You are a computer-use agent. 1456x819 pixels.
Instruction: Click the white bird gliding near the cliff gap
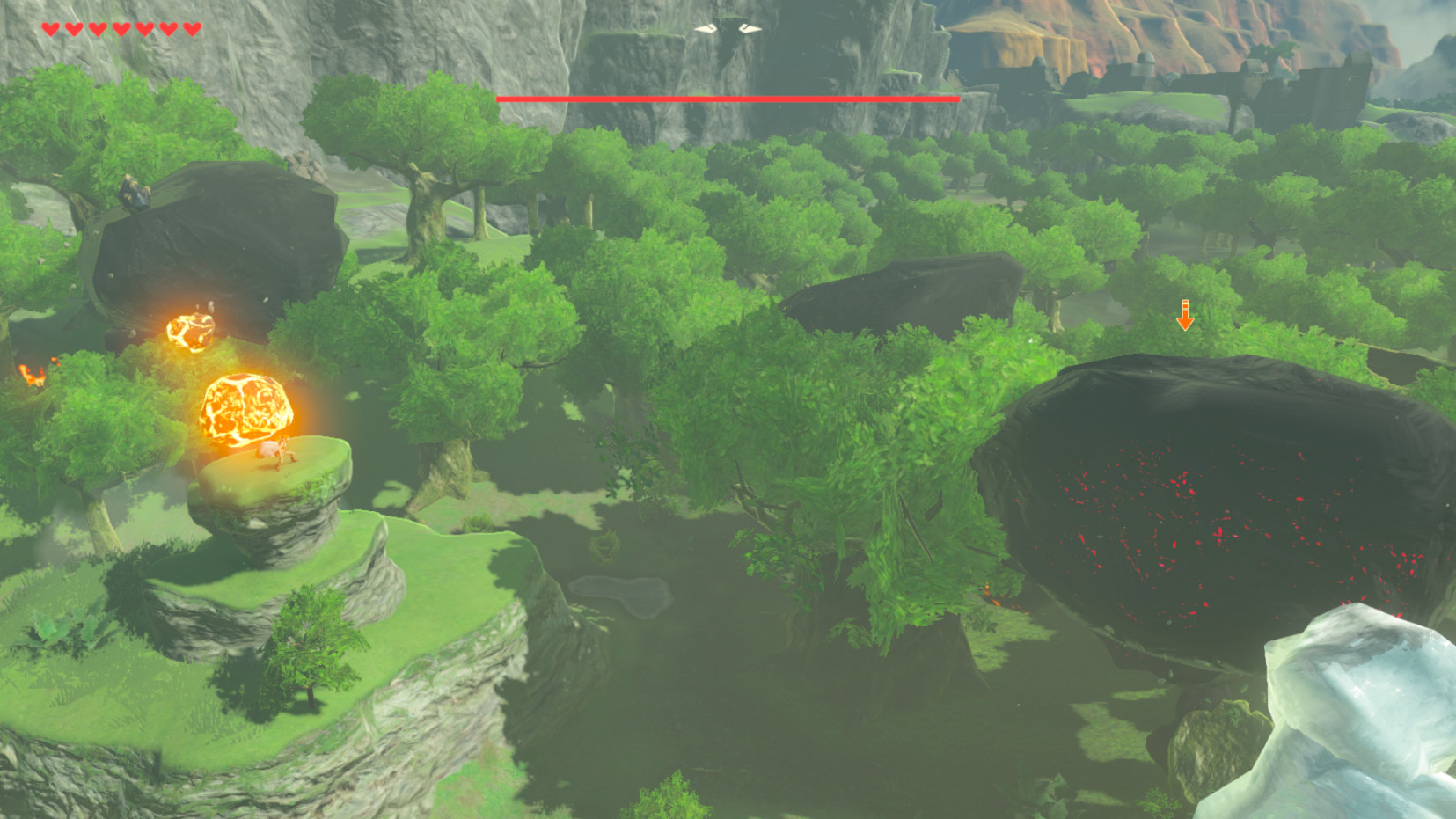click(706, 29)
